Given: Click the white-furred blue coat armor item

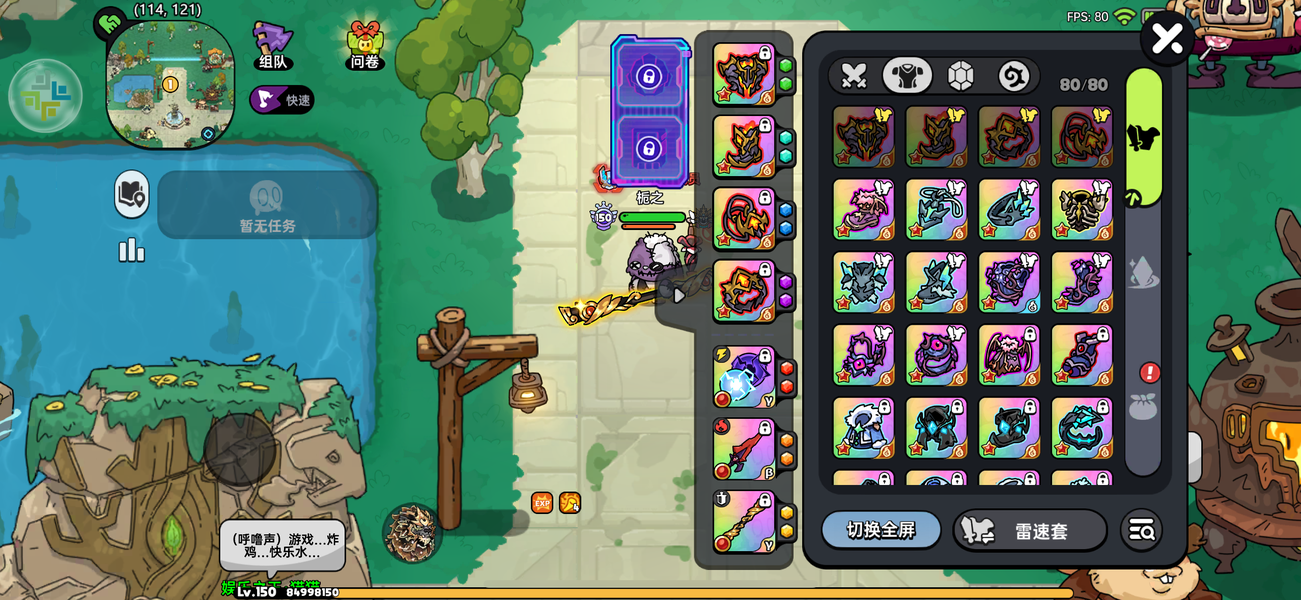Looking at the screenshot, I should (x=863, y=428).
